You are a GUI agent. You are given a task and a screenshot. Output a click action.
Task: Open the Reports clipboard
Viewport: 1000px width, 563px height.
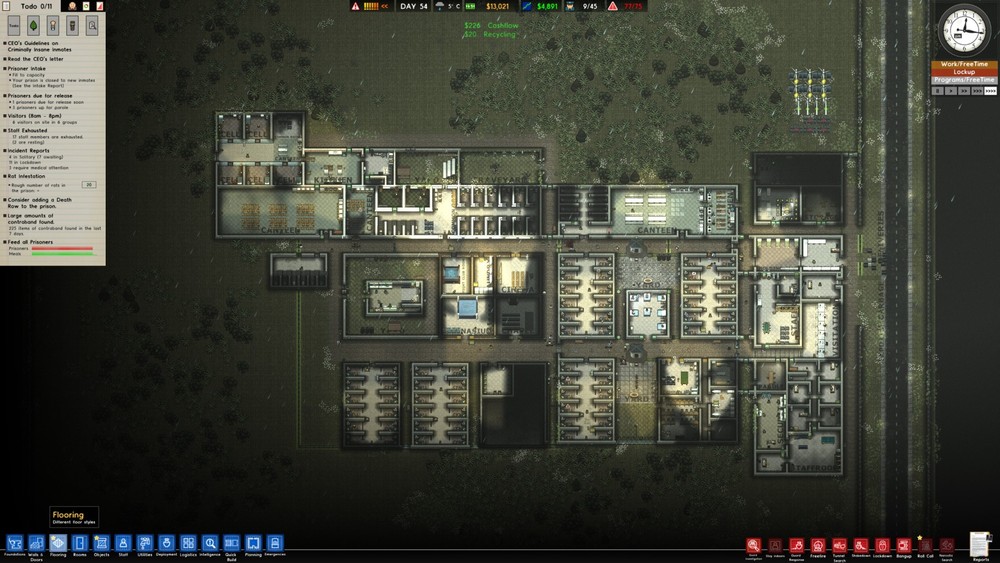click(x=980, y=543)
